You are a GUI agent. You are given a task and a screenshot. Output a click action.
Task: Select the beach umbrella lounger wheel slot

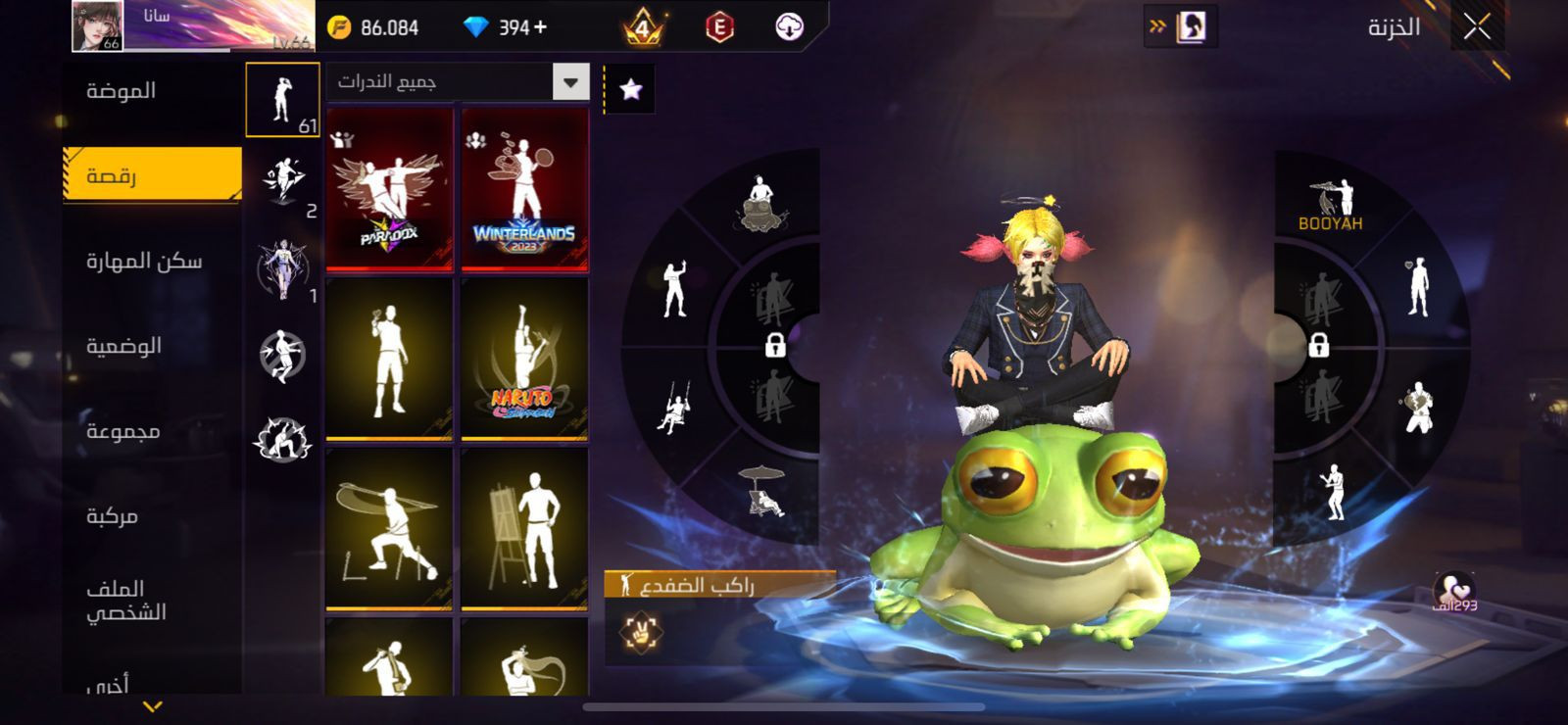point(763,490)
